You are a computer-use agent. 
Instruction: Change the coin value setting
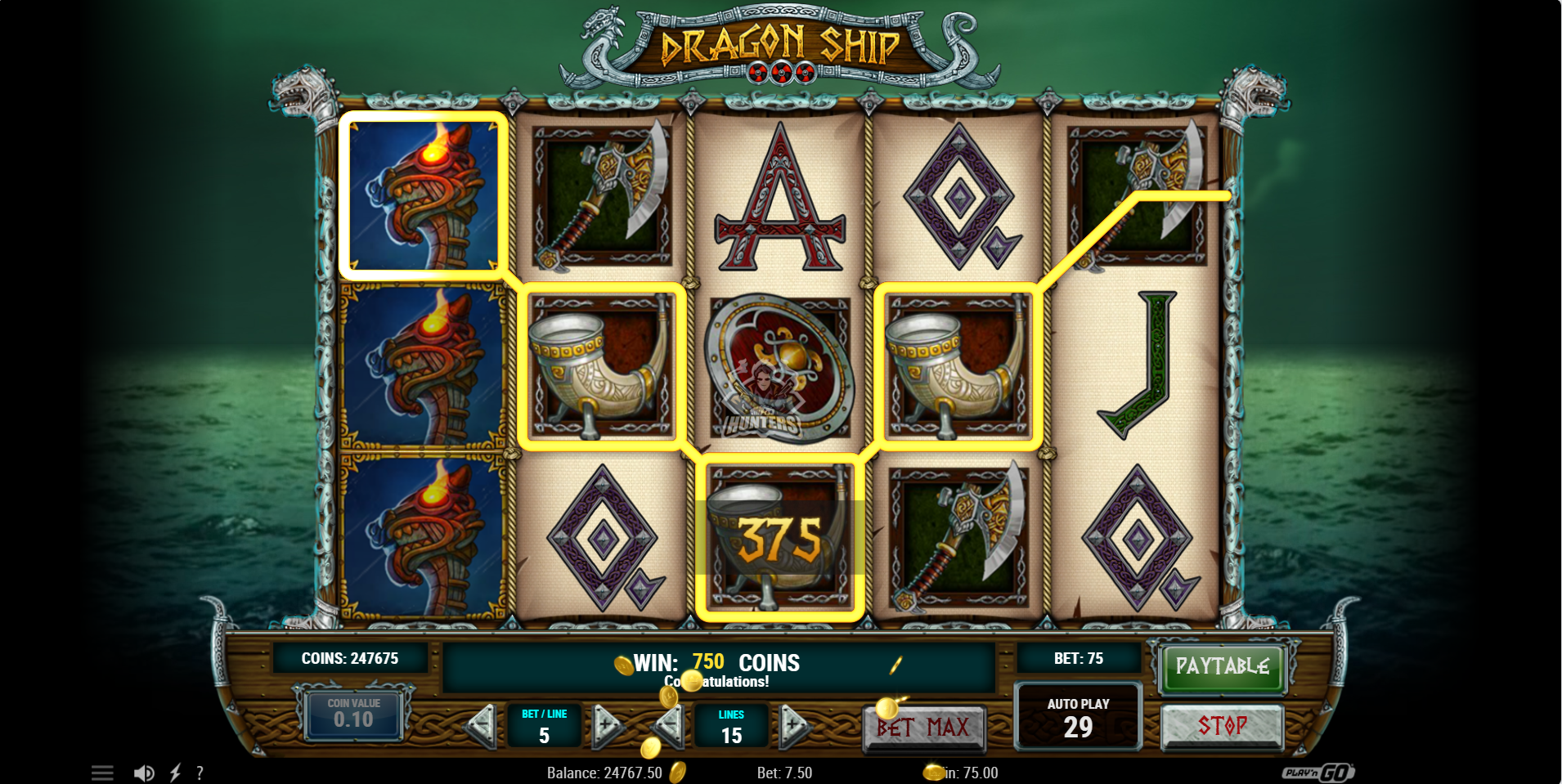coord(353,714)
